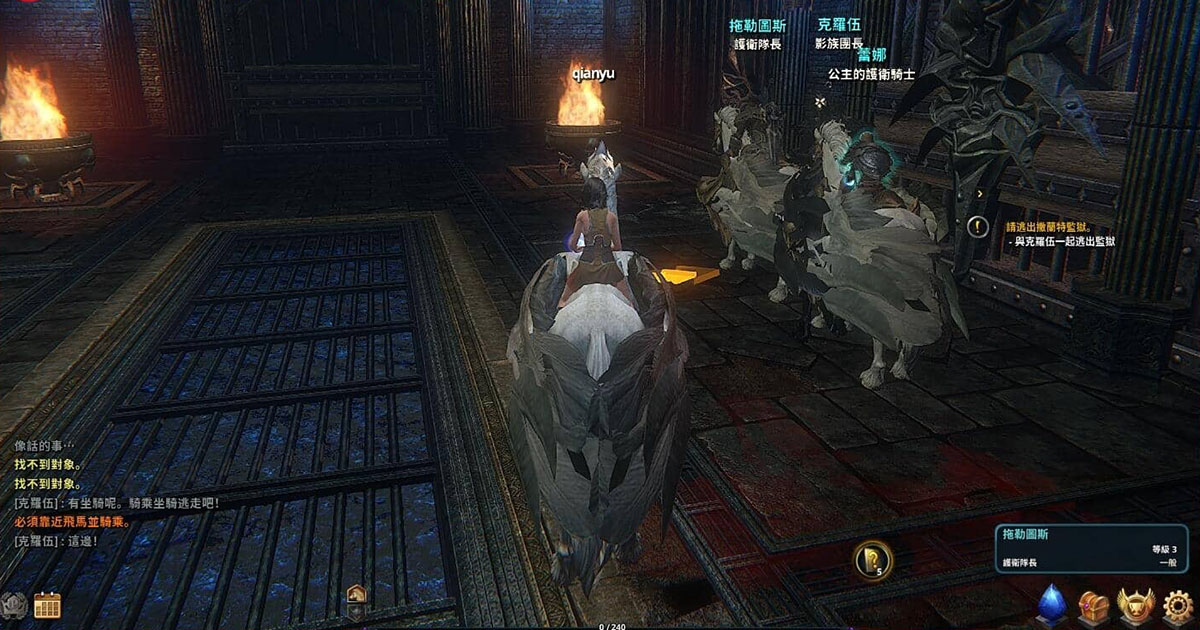Expand the quest tracker arrow

(x=980, y=194)
